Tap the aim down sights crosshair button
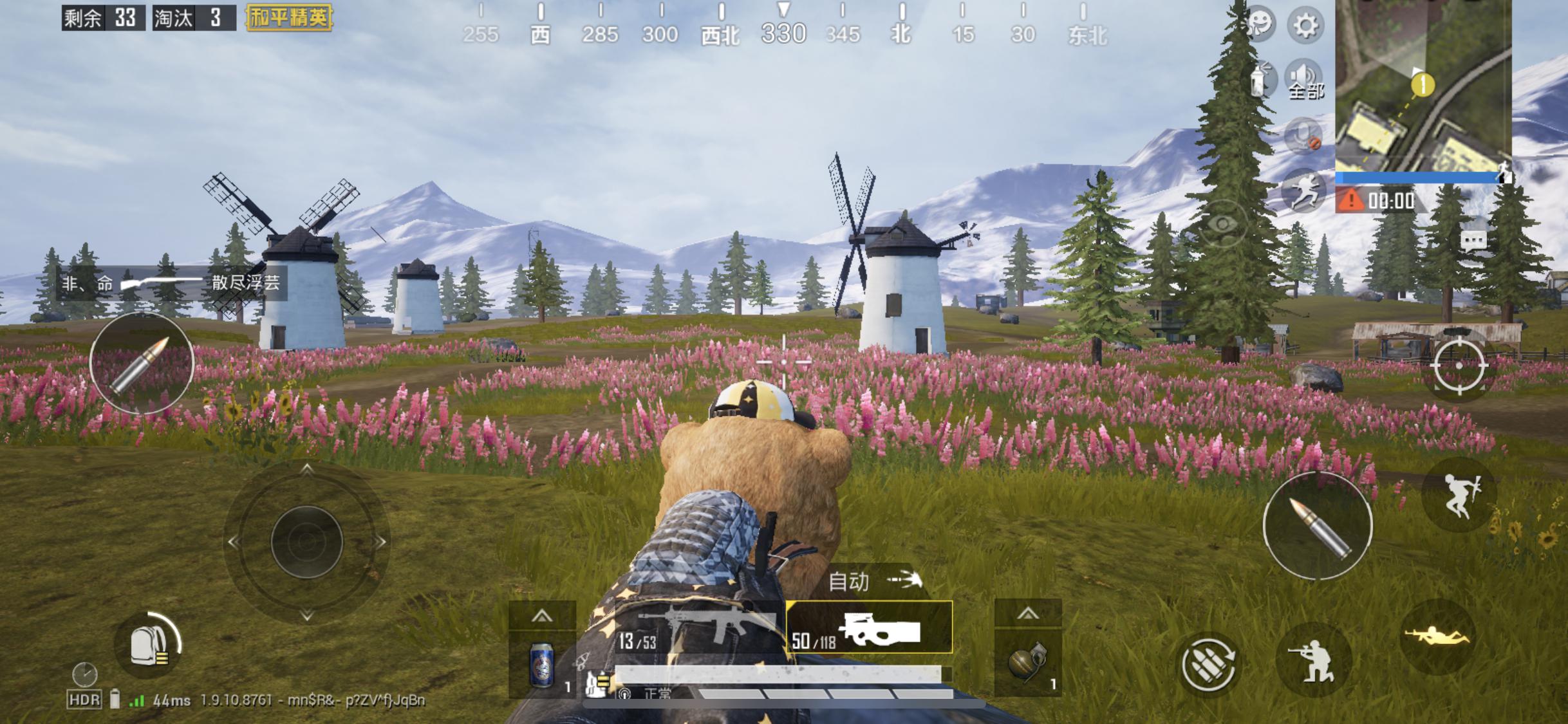 1459,366
